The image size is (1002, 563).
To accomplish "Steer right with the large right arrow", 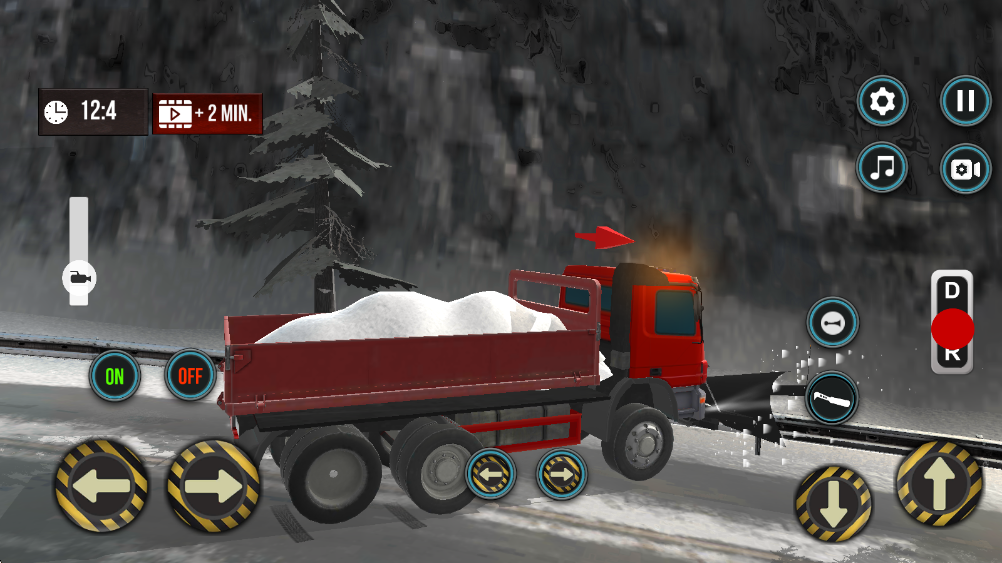I will [x=213, y=486].
